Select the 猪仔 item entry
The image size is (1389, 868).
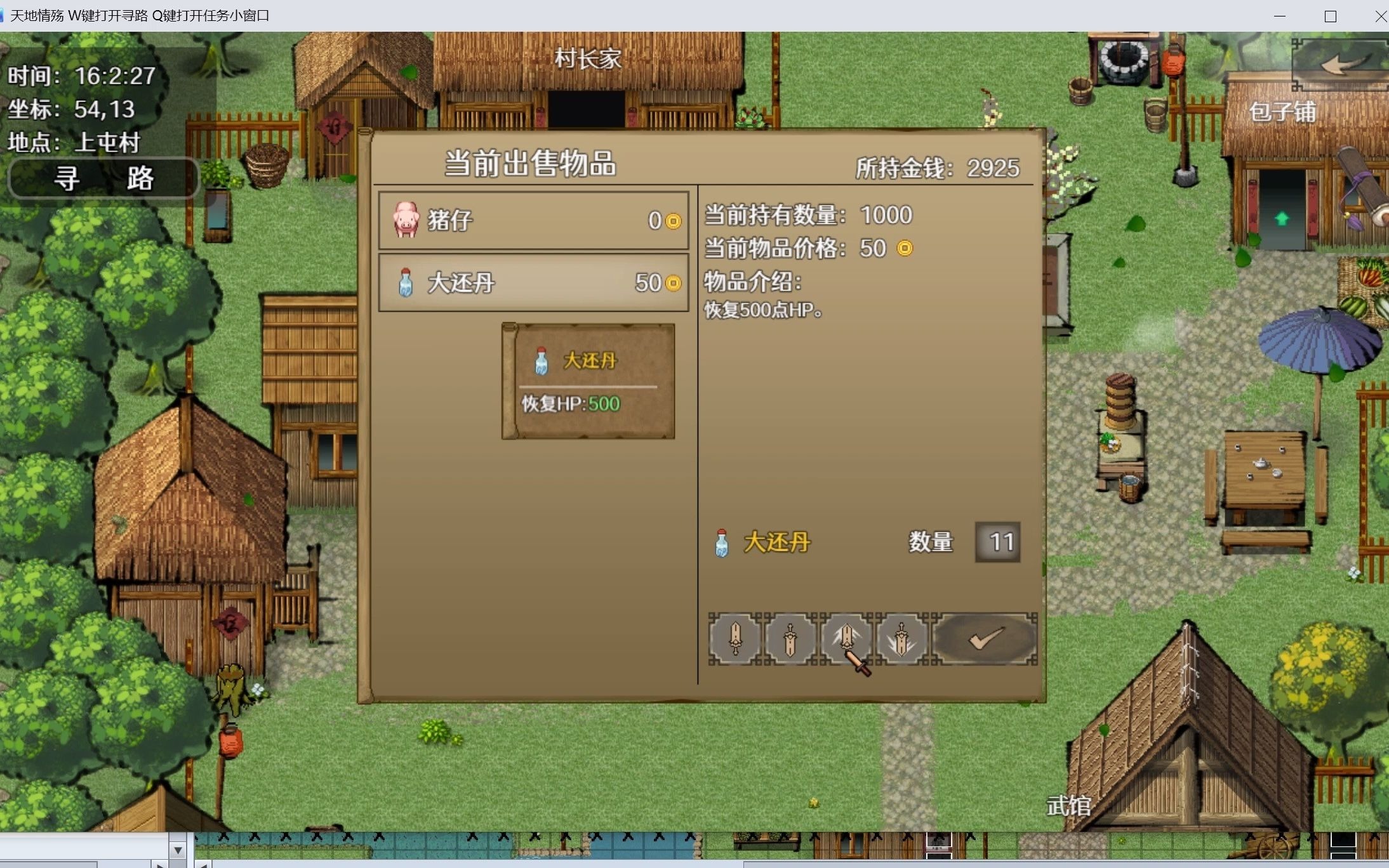pos(533,221)
